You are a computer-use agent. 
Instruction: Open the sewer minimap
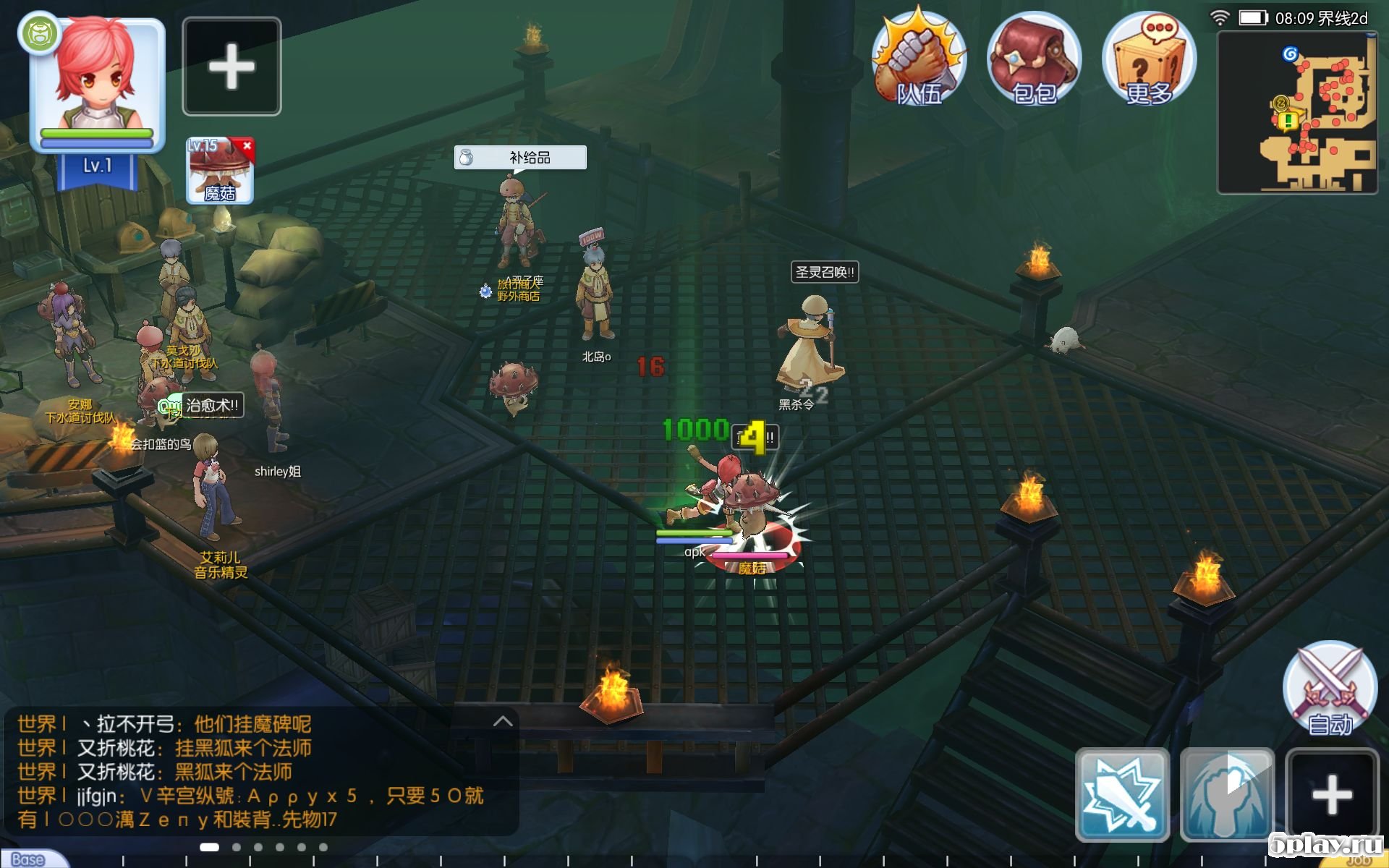[x=1297, y=112]
